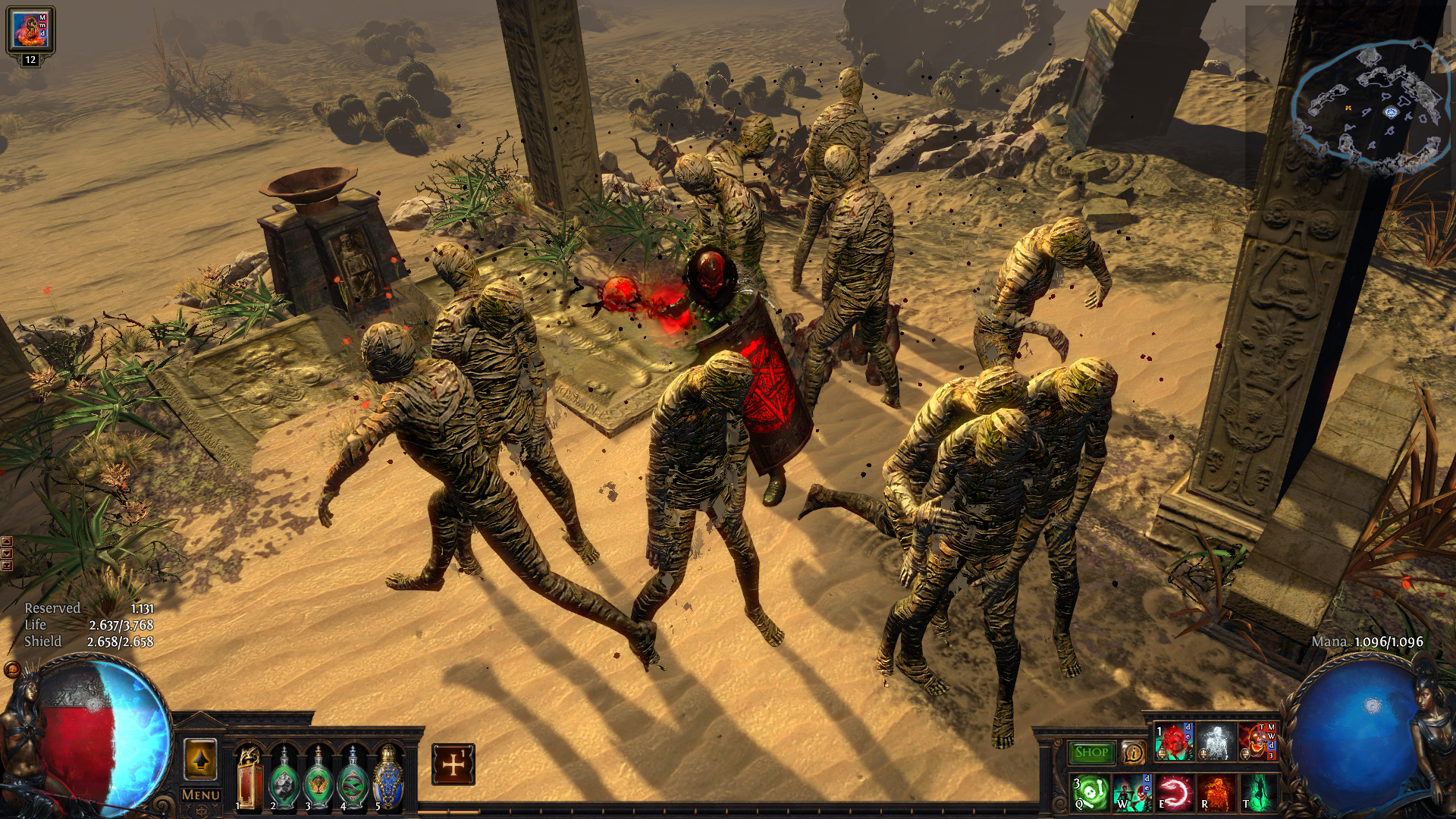The width and height of the screenshot is (1456, 819).
Task: Select the white ghostly figure skill
Action: (x=1216, y=742)
